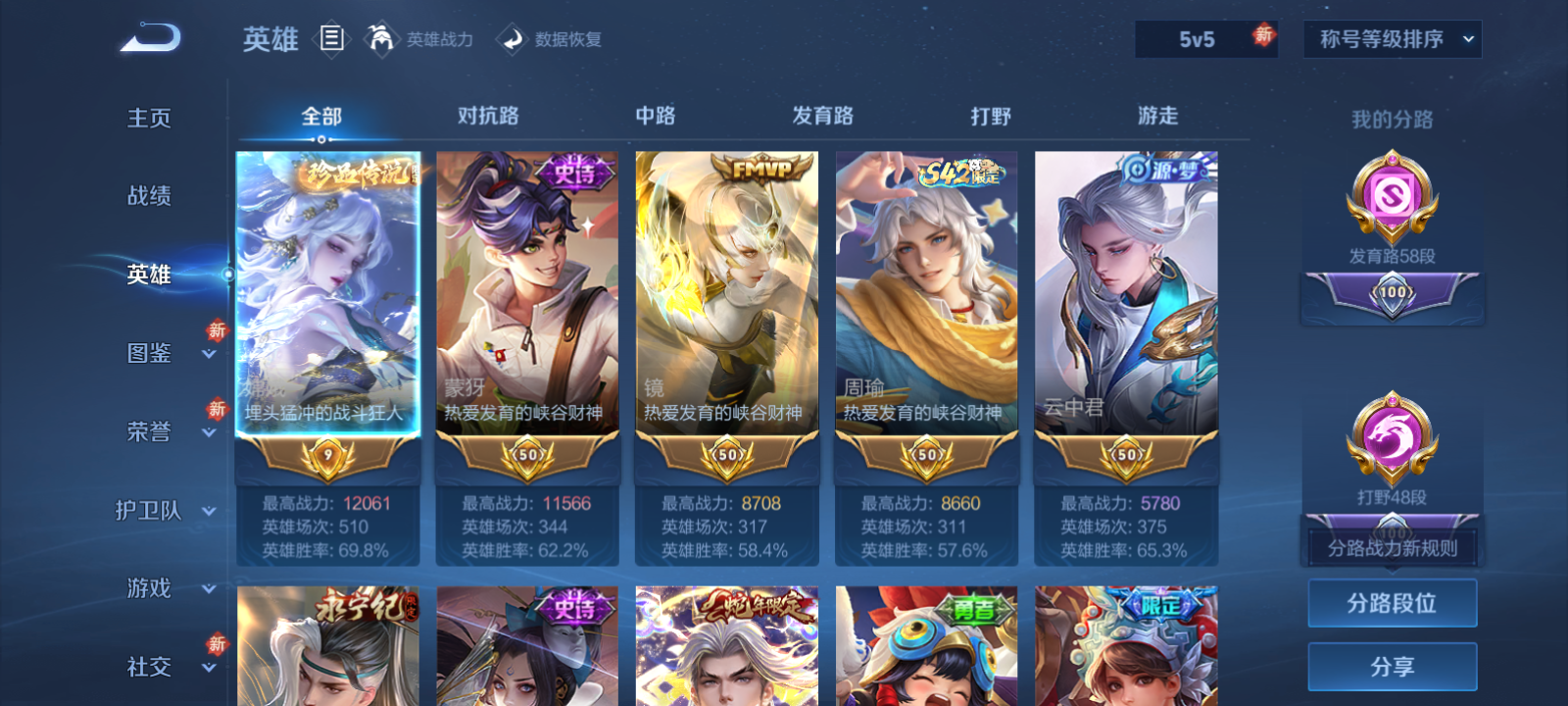The image size is (1568, 706).
Task: Expand the 护卫队 sidebar section
Action: [x=149, y=510]
